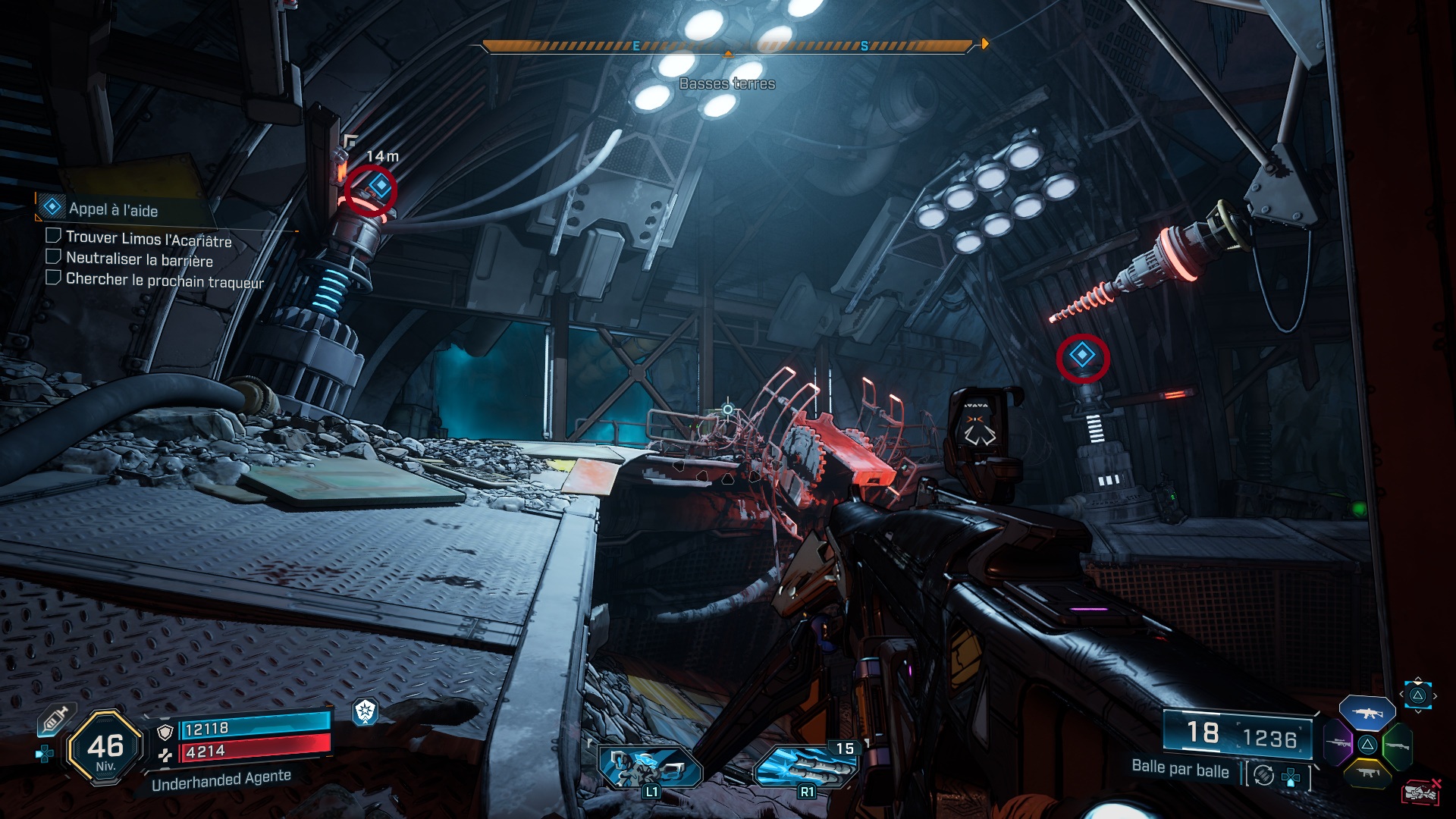Switch to the green shotgun weapon slot
Screen dimensions: 1456x819
click(1397, 745)
